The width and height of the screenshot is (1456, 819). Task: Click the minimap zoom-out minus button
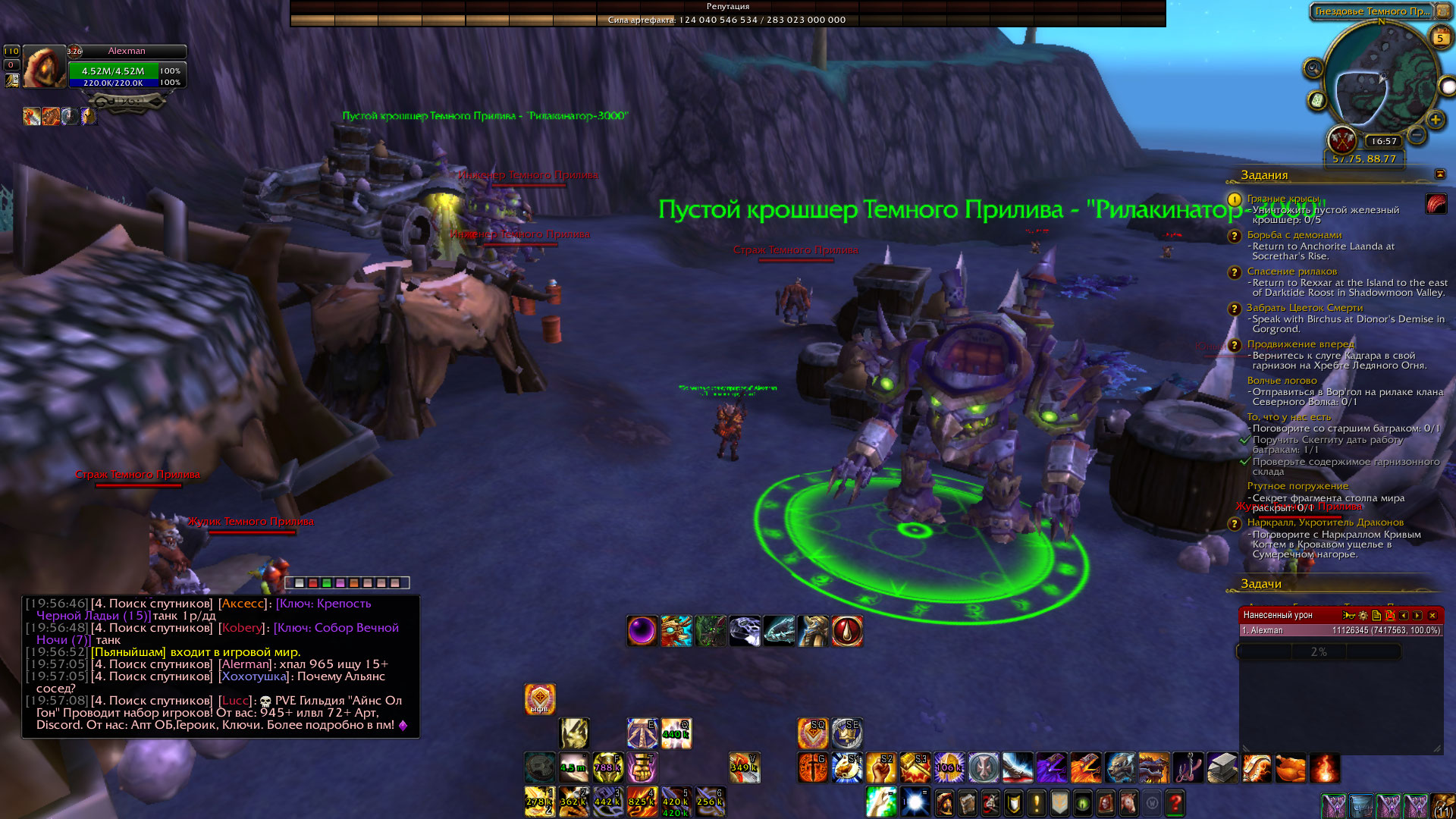click(x=1416, y=136)
